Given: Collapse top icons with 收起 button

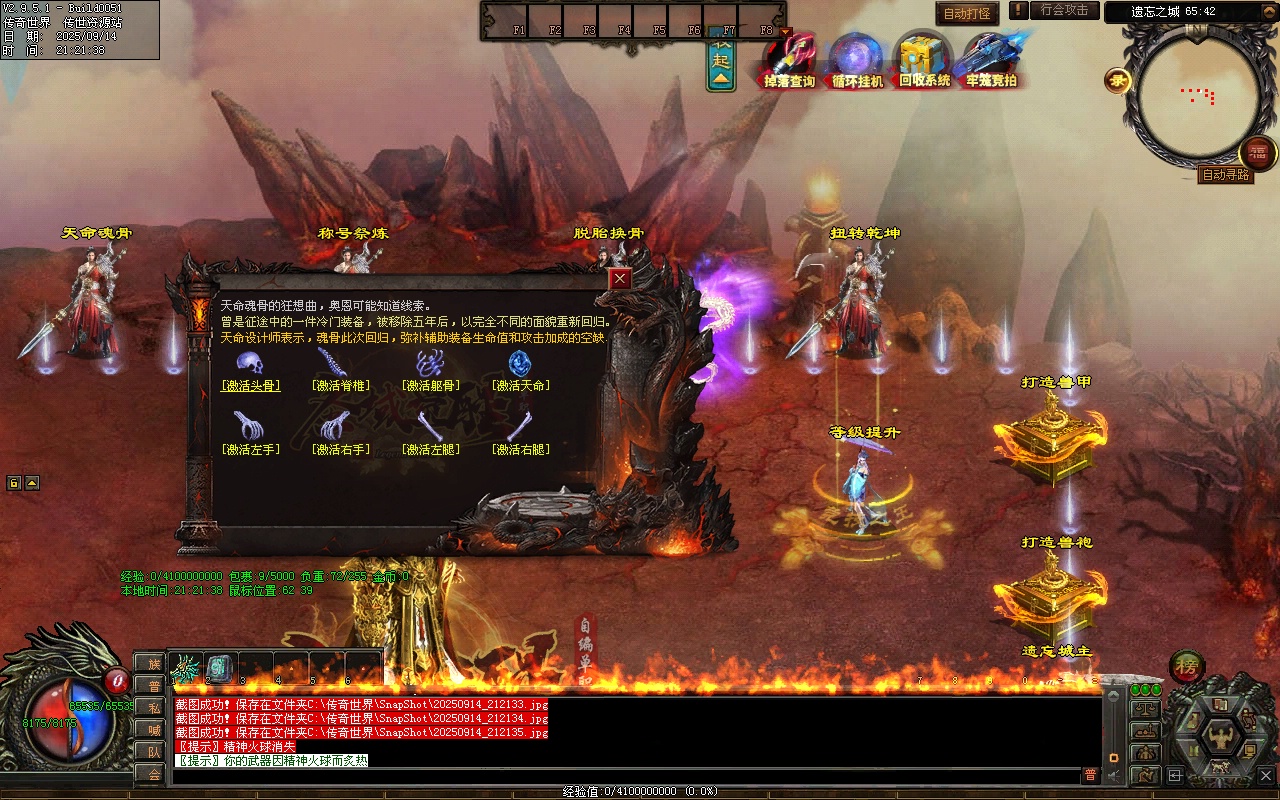Looking at the screenshot, I should coord(721,62).
